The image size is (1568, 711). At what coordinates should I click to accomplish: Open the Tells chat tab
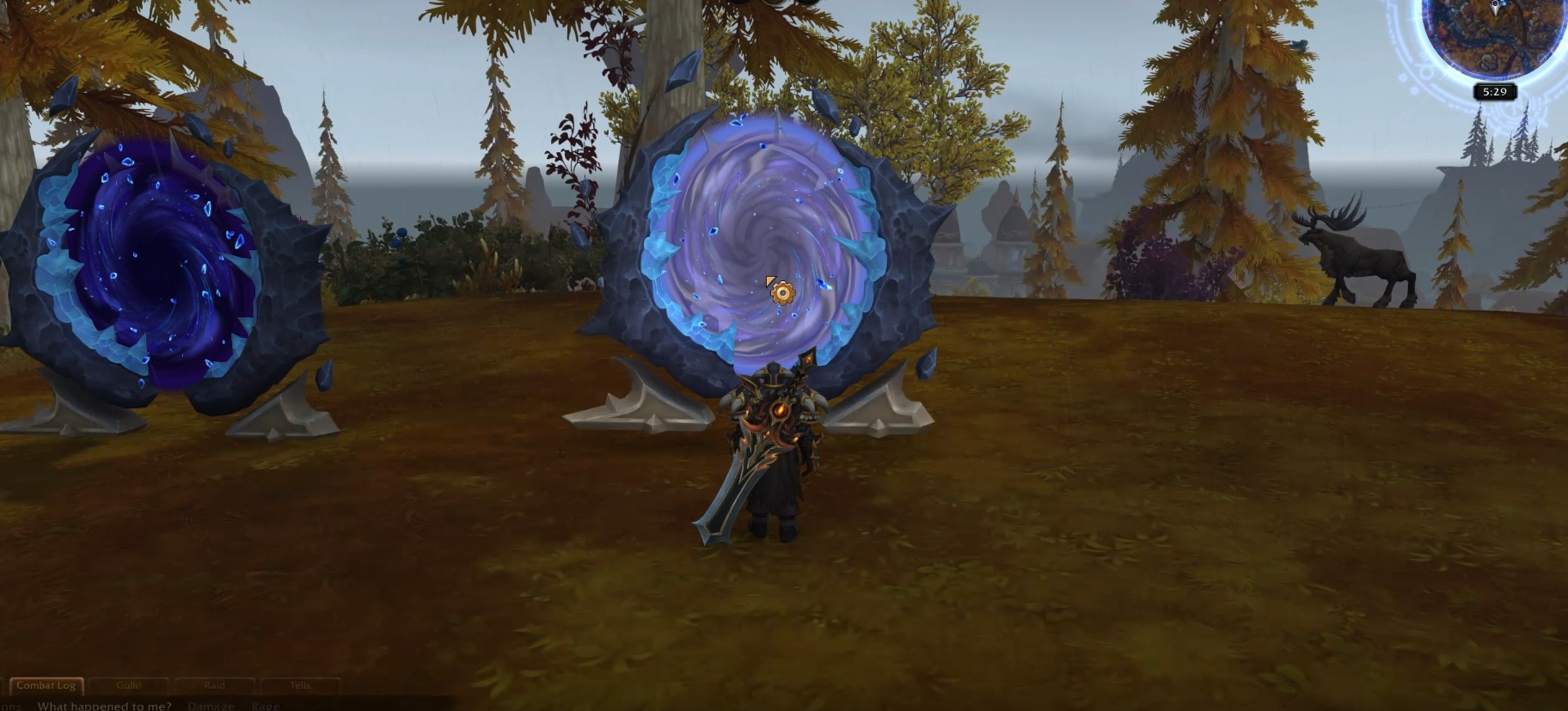(x=301, y=684)
